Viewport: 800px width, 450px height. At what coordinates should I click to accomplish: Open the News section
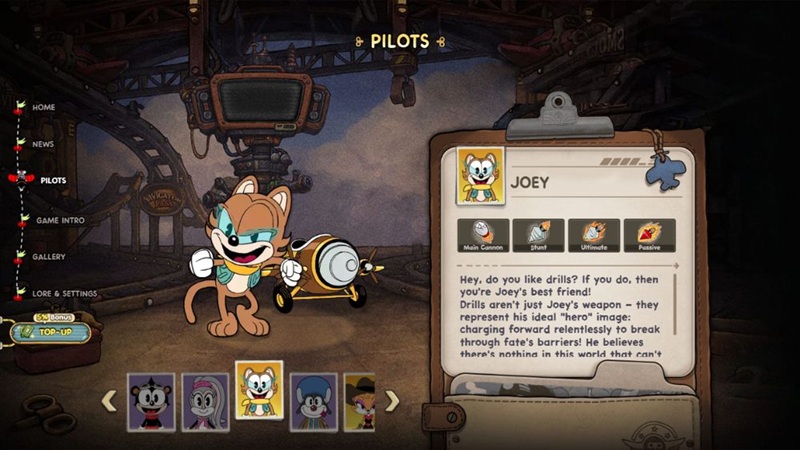click(43, 144)
